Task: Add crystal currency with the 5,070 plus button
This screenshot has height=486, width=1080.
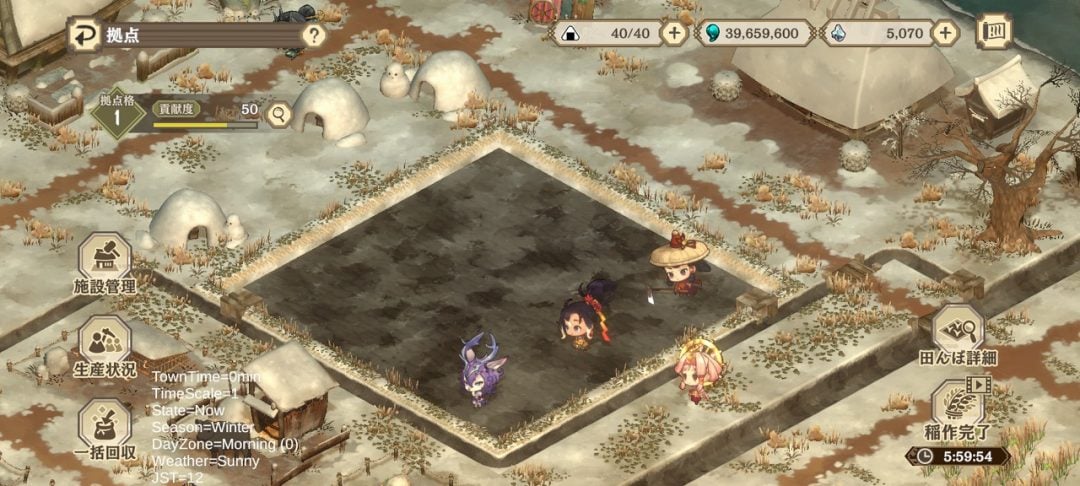Action: (945, 33)
